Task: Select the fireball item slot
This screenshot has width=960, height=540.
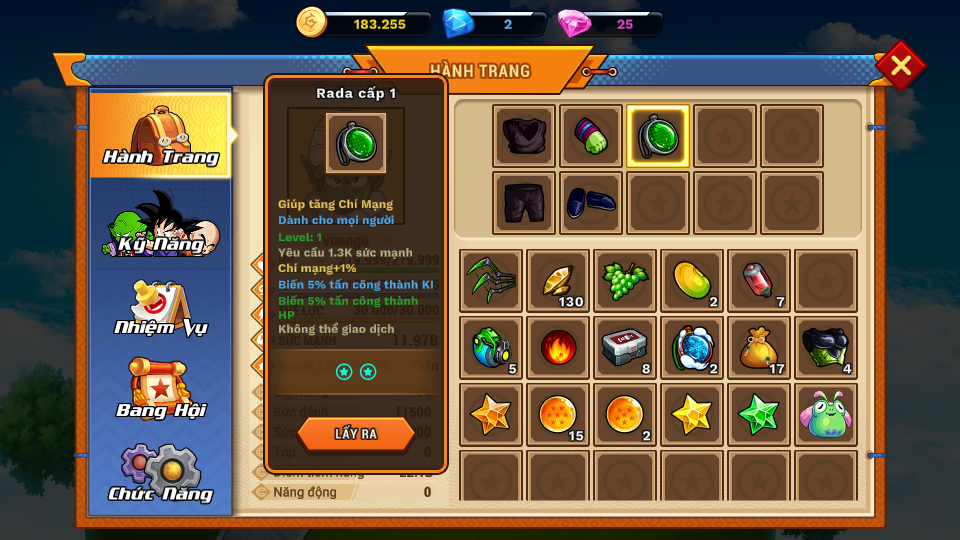Action: pyautogui.click(x=558, y=348)
